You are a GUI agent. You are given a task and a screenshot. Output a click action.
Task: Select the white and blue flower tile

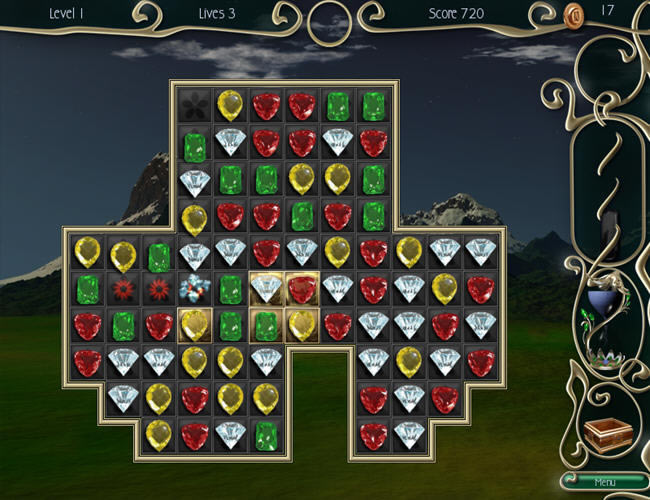(x=194, y=288)
